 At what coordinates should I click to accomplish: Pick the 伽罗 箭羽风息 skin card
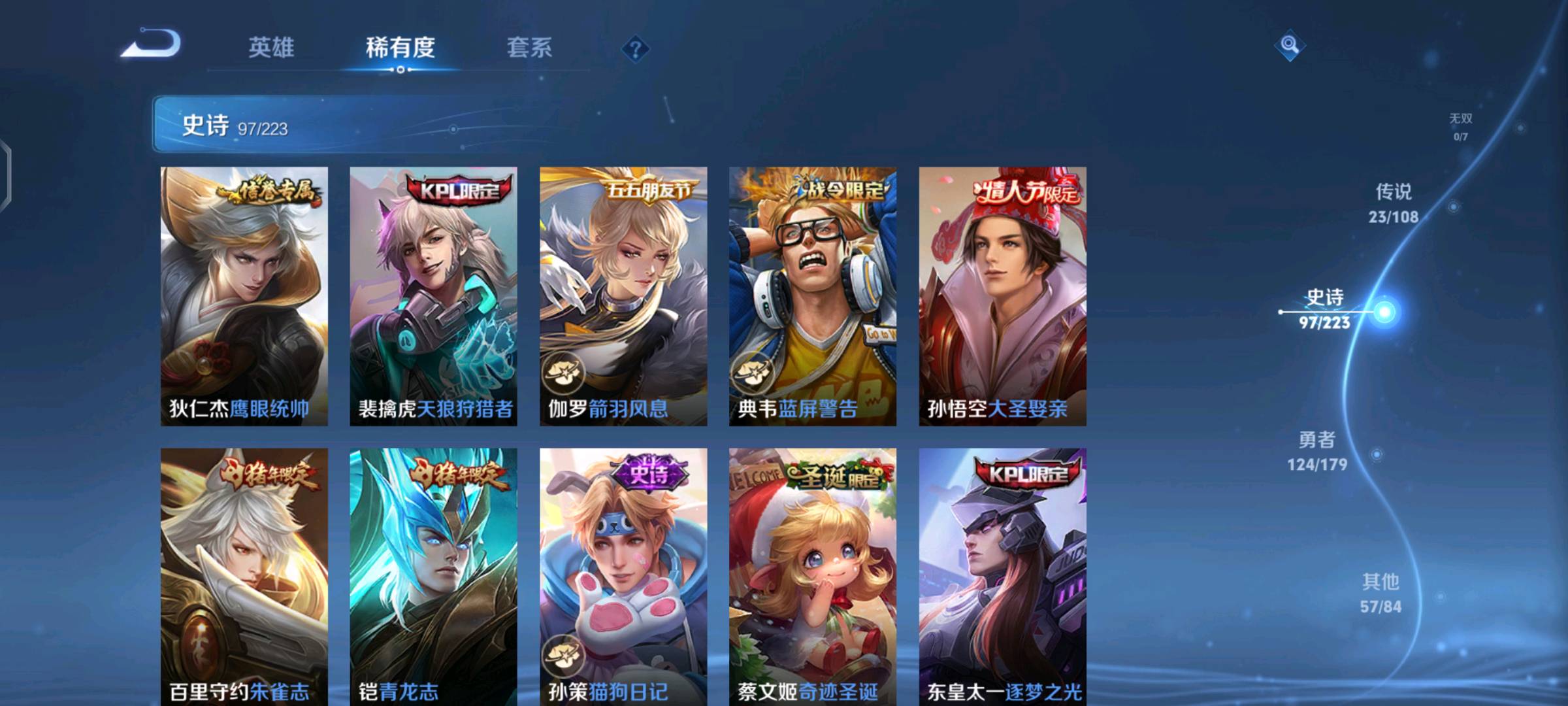click(623, 296)
